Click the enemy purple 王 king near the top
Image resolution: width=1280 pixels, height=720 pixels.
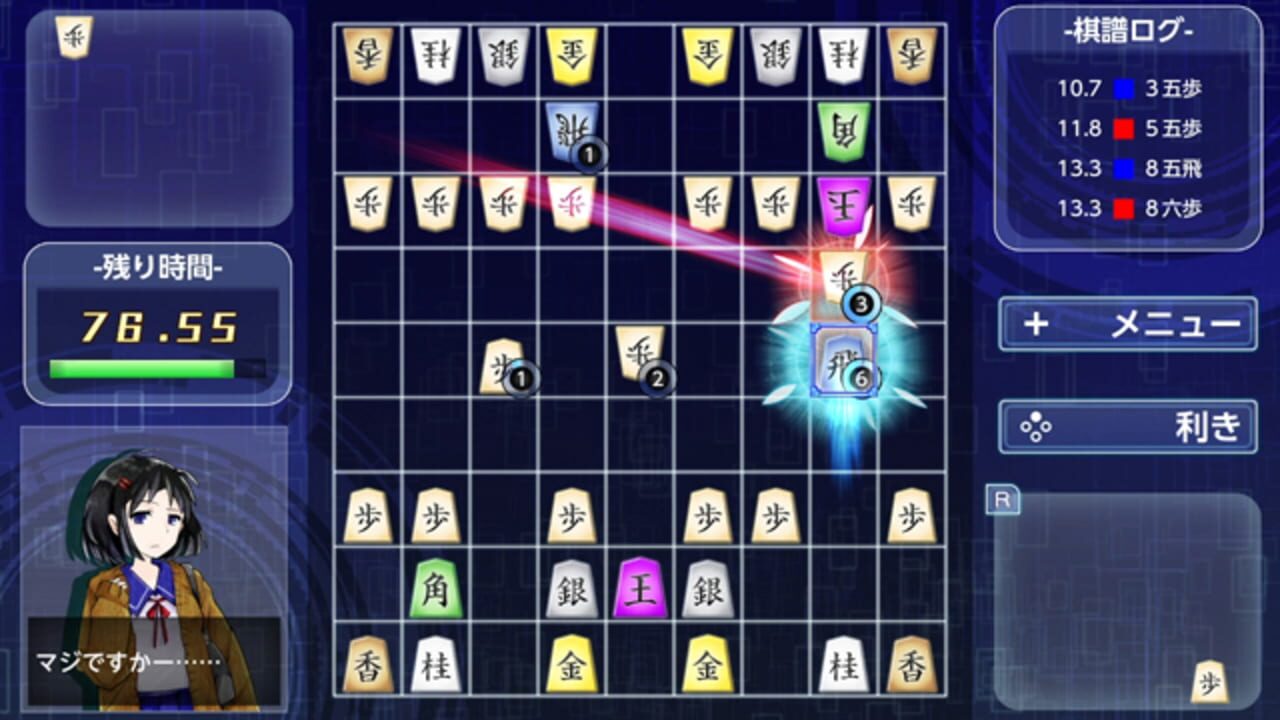point(843,203)
